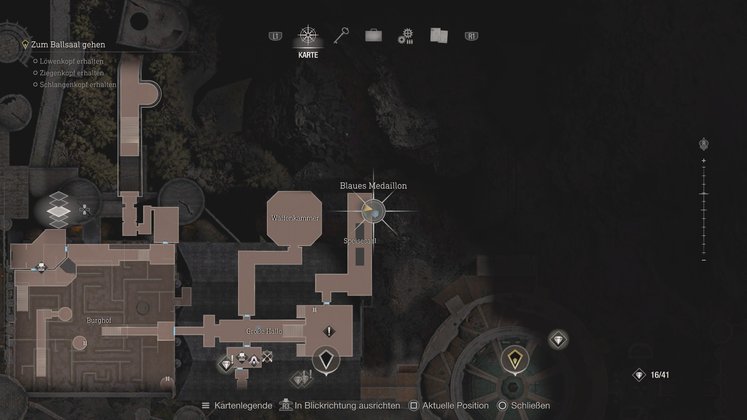This screenshot has height=420, width=747.
Task: Select the treasure marker beside the cogwheel
Action: pos(557,340)
